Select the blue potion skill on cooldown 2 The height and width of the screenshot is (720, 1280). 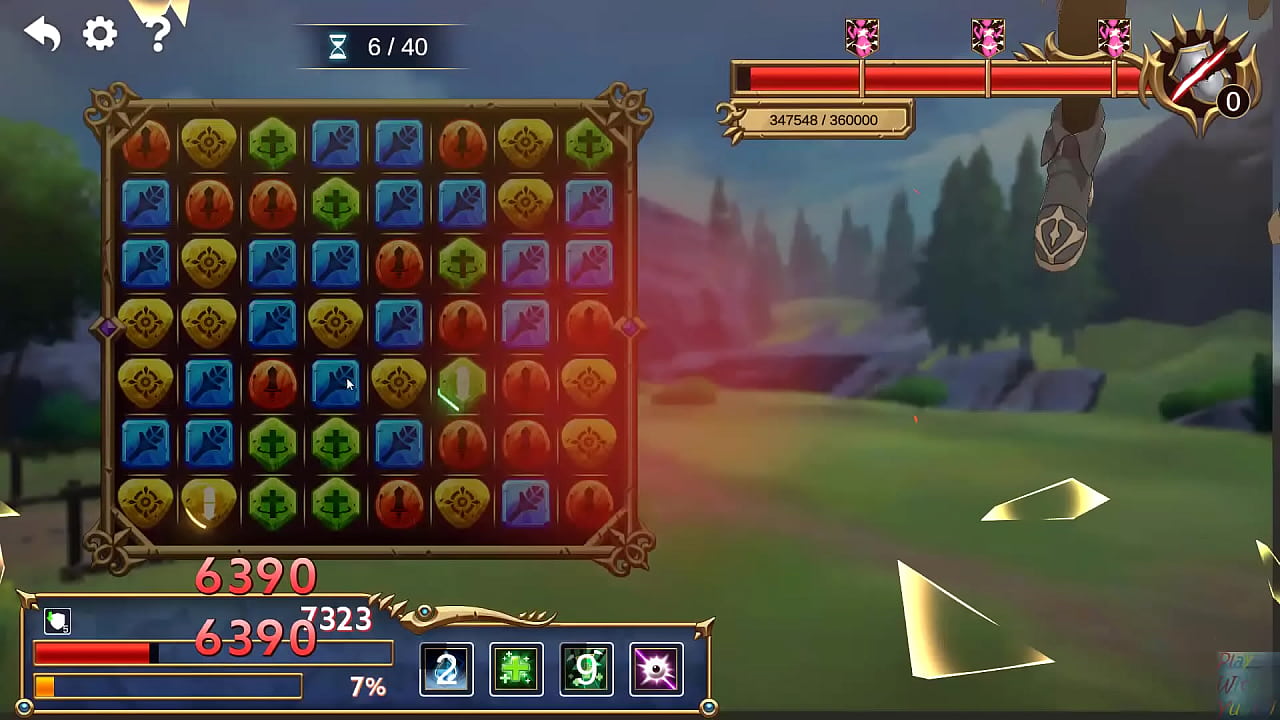[x=446, y=669]
